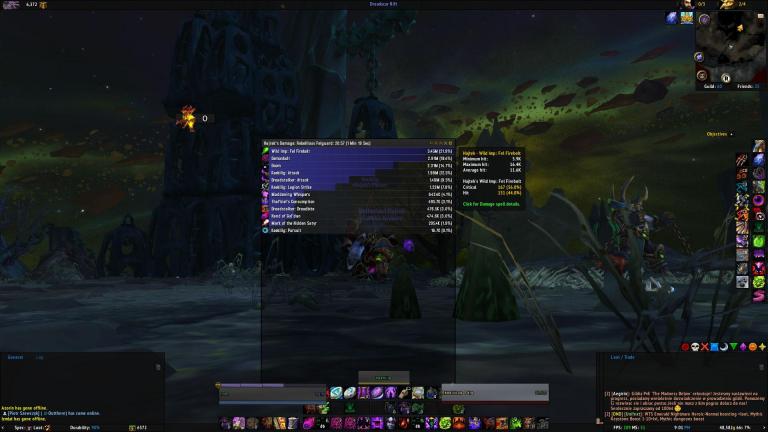Switch to the Log chat tab
This screenshot has width=768, height=432.
click(39, 356)
